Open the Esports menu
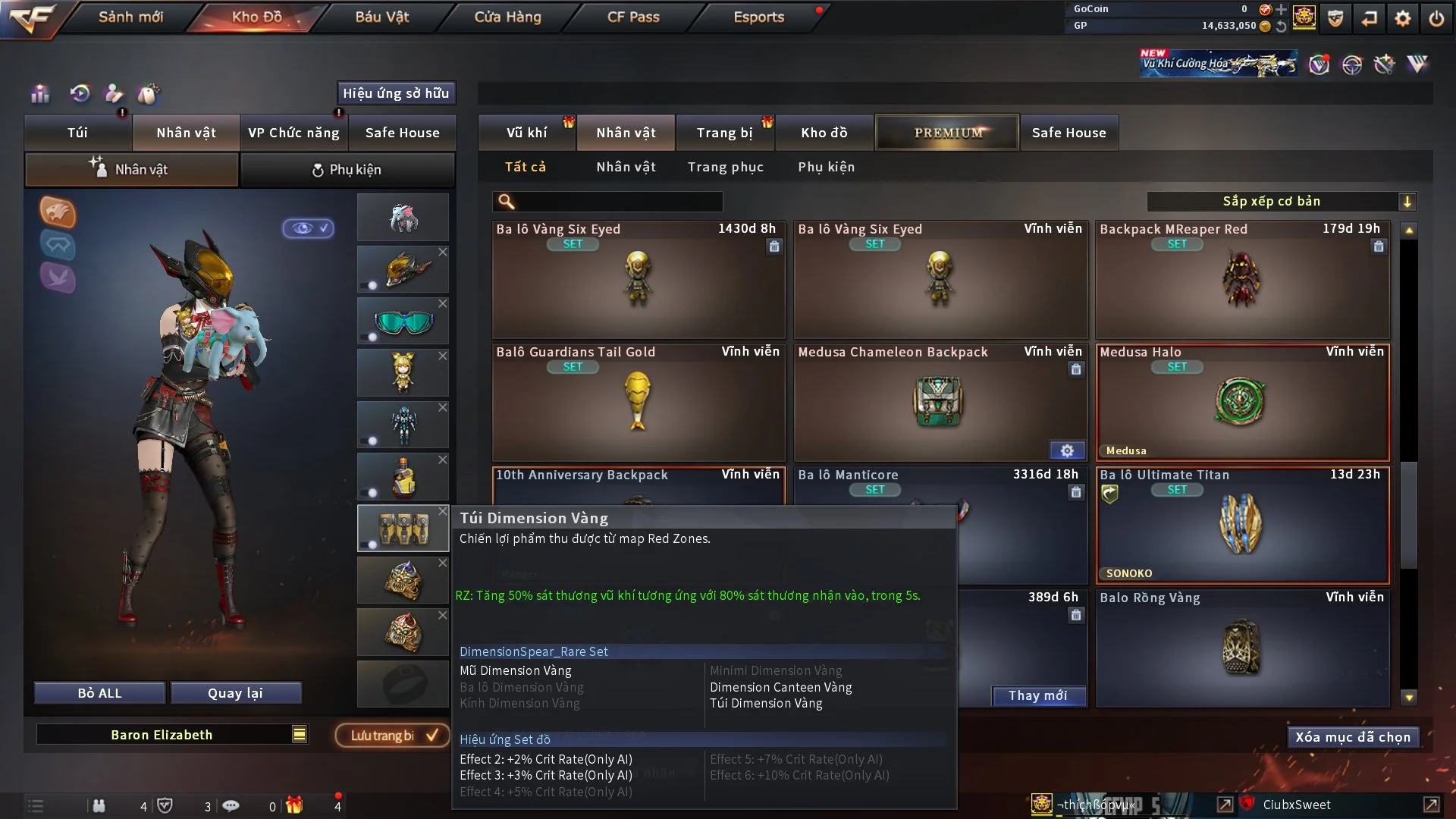1456x819 pixels. (758, 17)
